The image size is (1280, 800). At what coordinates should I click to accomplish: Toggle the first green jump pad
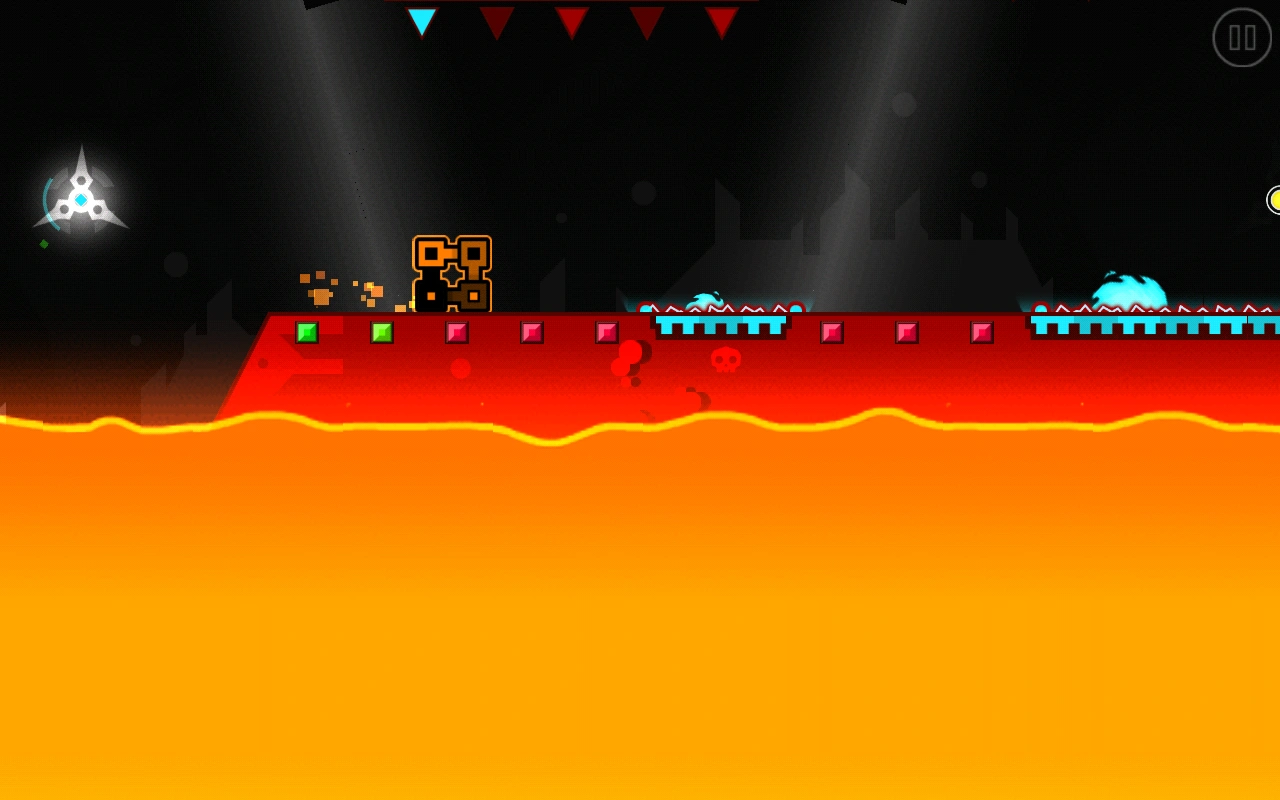[x=306, y=330]
